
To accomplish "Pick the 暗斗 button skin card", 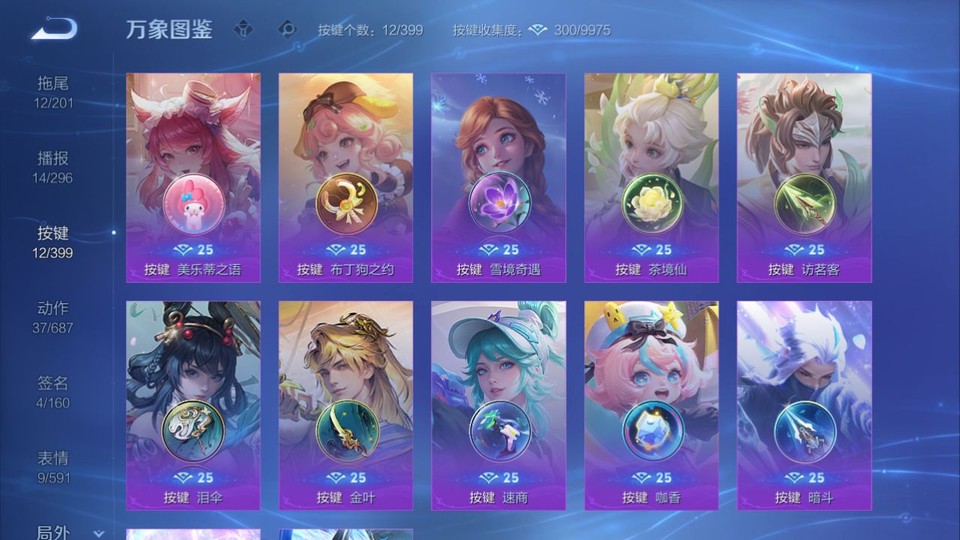I will [804, 406].
